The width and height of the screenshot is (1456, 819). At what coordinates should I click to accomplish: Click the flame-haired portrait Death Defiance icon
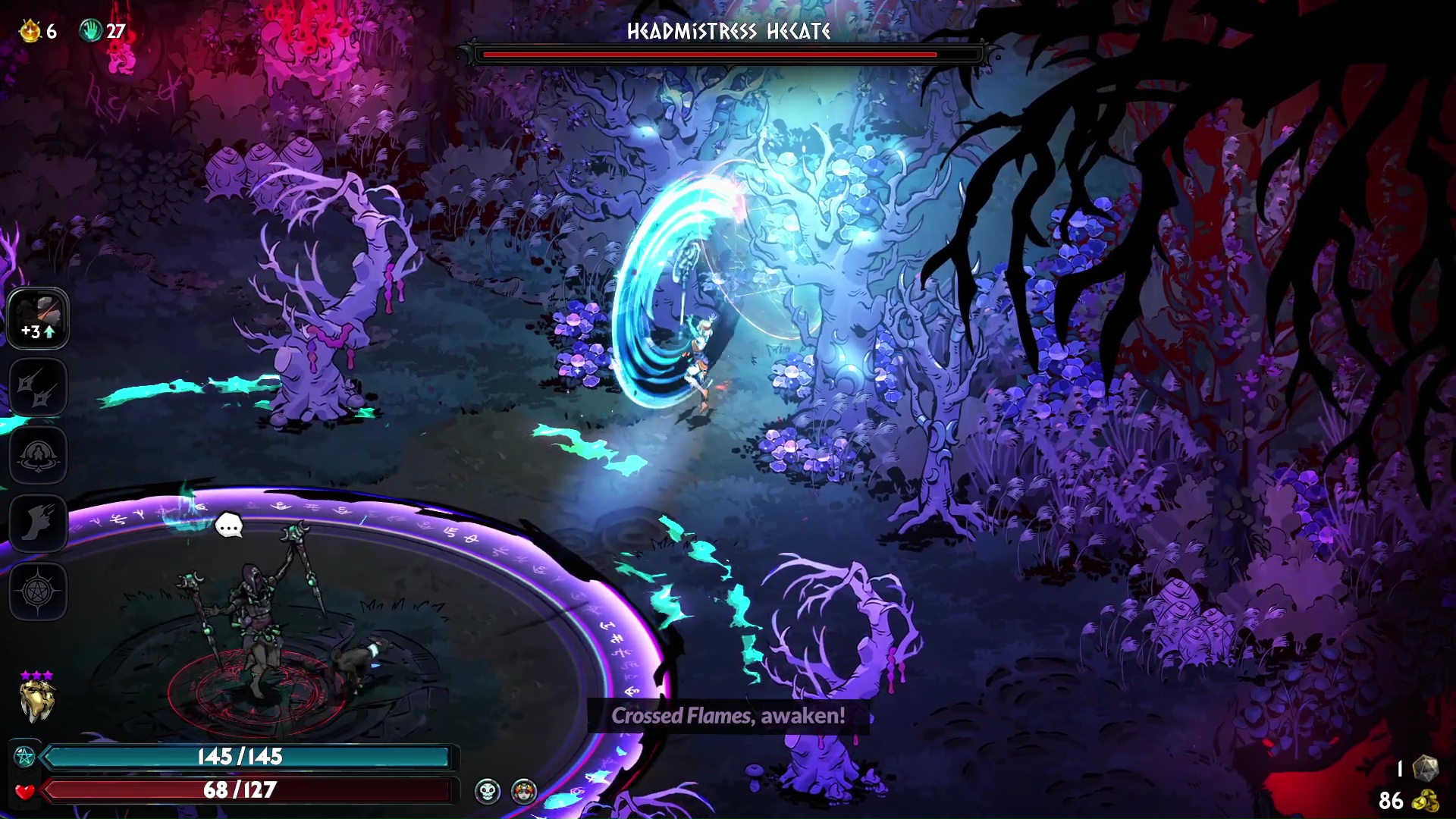524,792
